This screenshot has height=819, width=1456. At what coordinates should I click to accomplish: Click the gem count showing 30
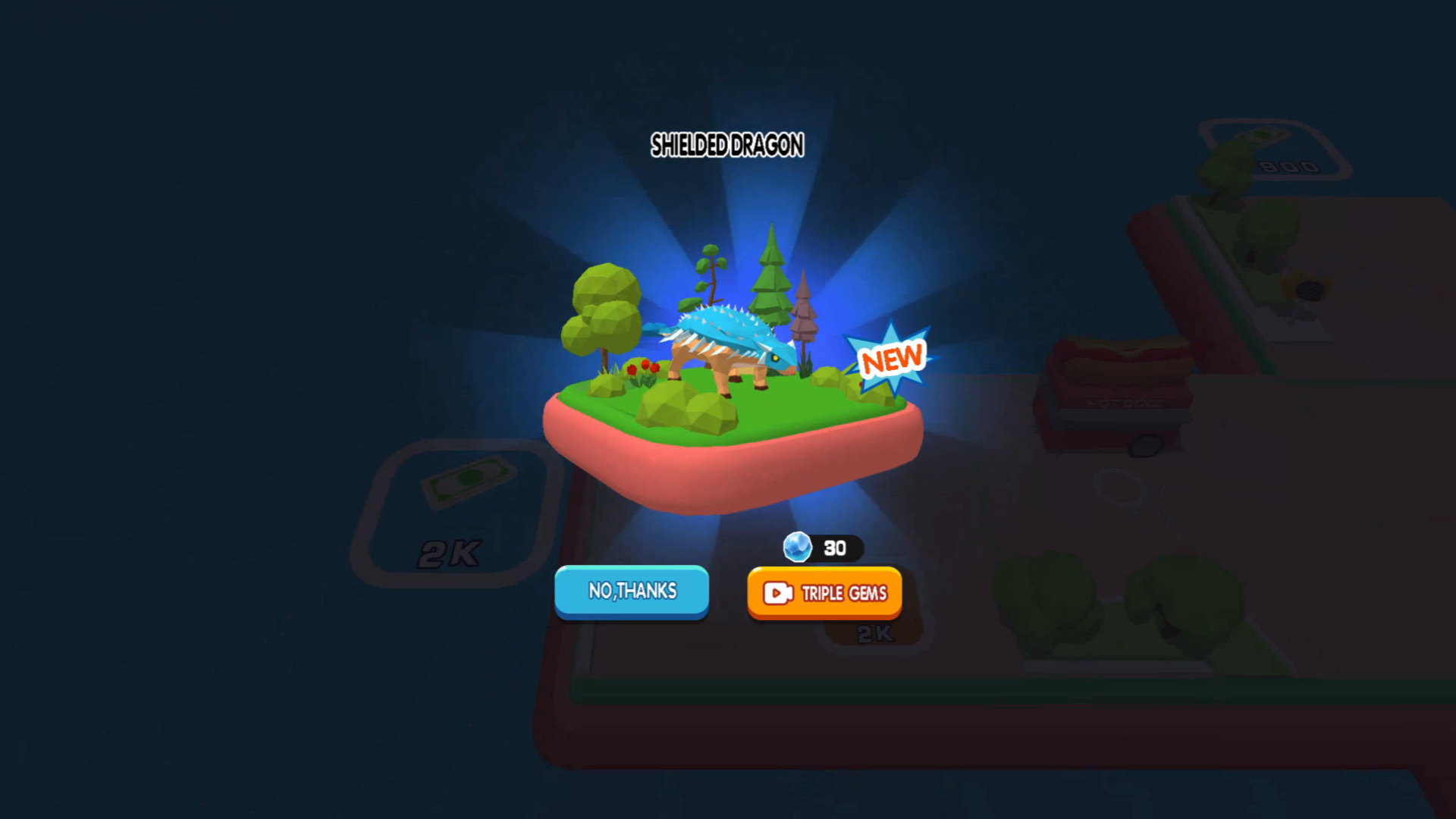pos(833,549)
